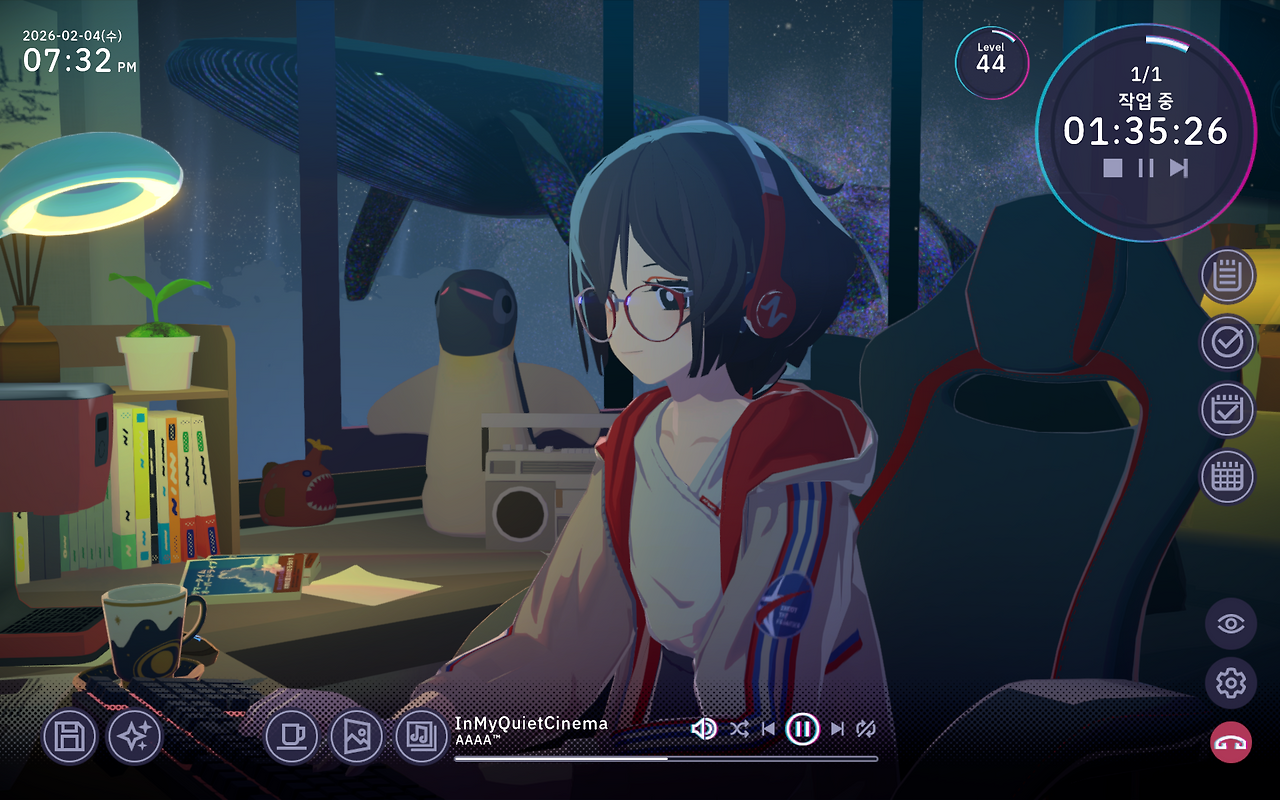Open settings with the gear icon
Screen dimensions: 1280x800
(x=1230, y=684)
